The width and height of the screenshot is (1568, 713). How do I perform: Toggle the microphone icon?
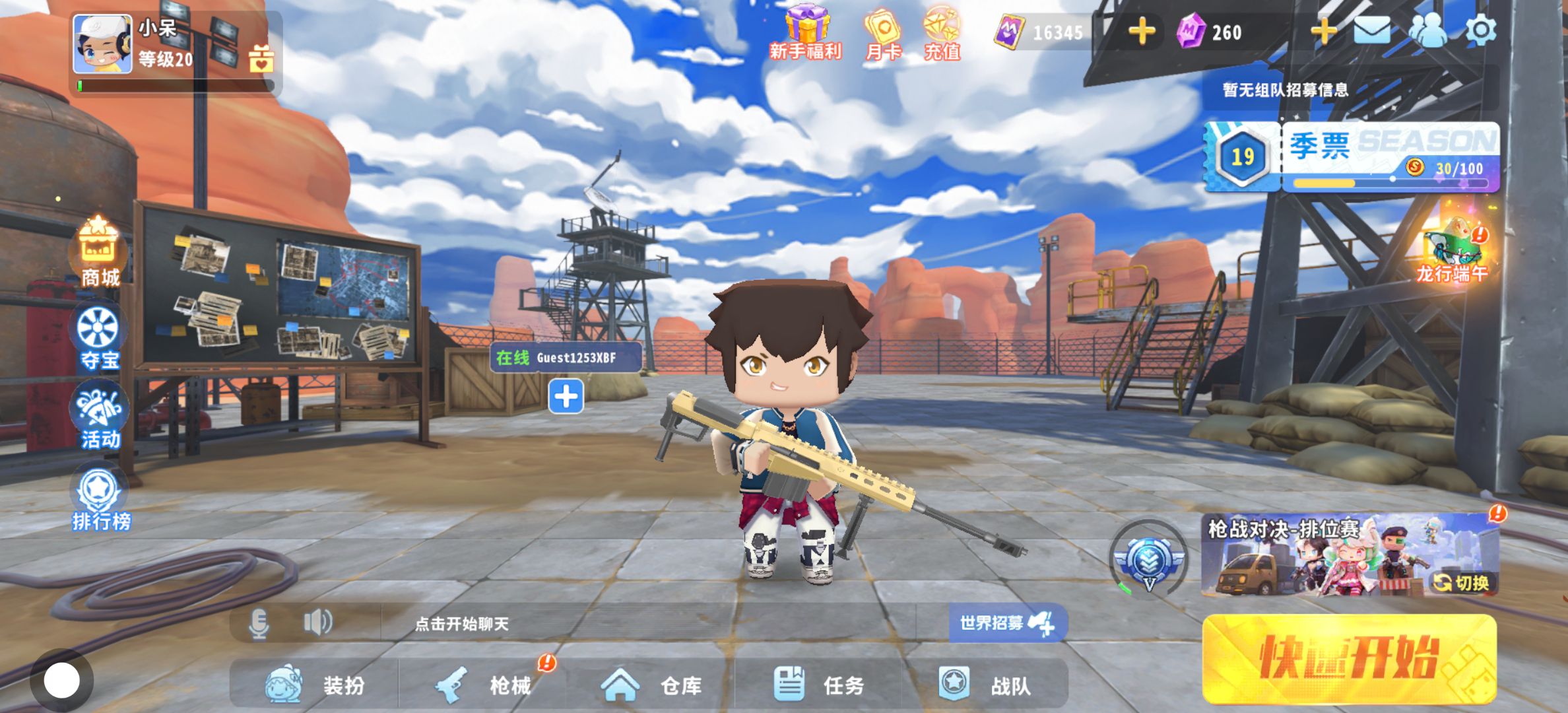pyautogui.click(x=259, y=623)
